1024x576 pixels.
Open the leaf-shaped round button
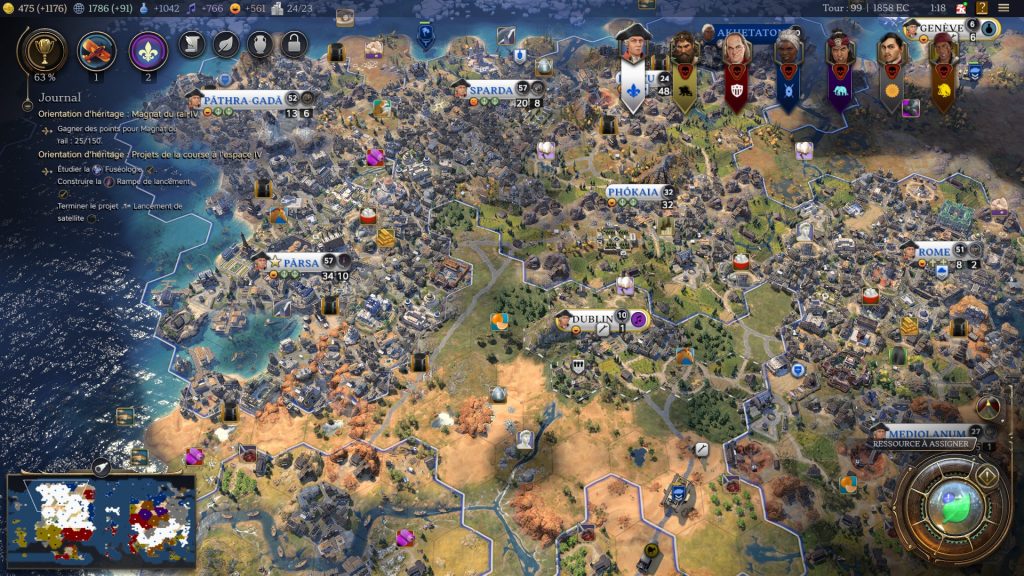[x=226, y=44]
